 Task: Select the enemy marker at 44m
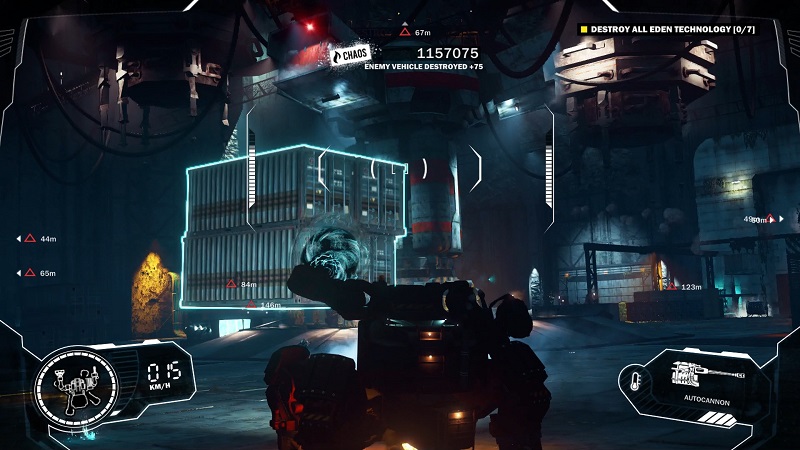point(30,239)
